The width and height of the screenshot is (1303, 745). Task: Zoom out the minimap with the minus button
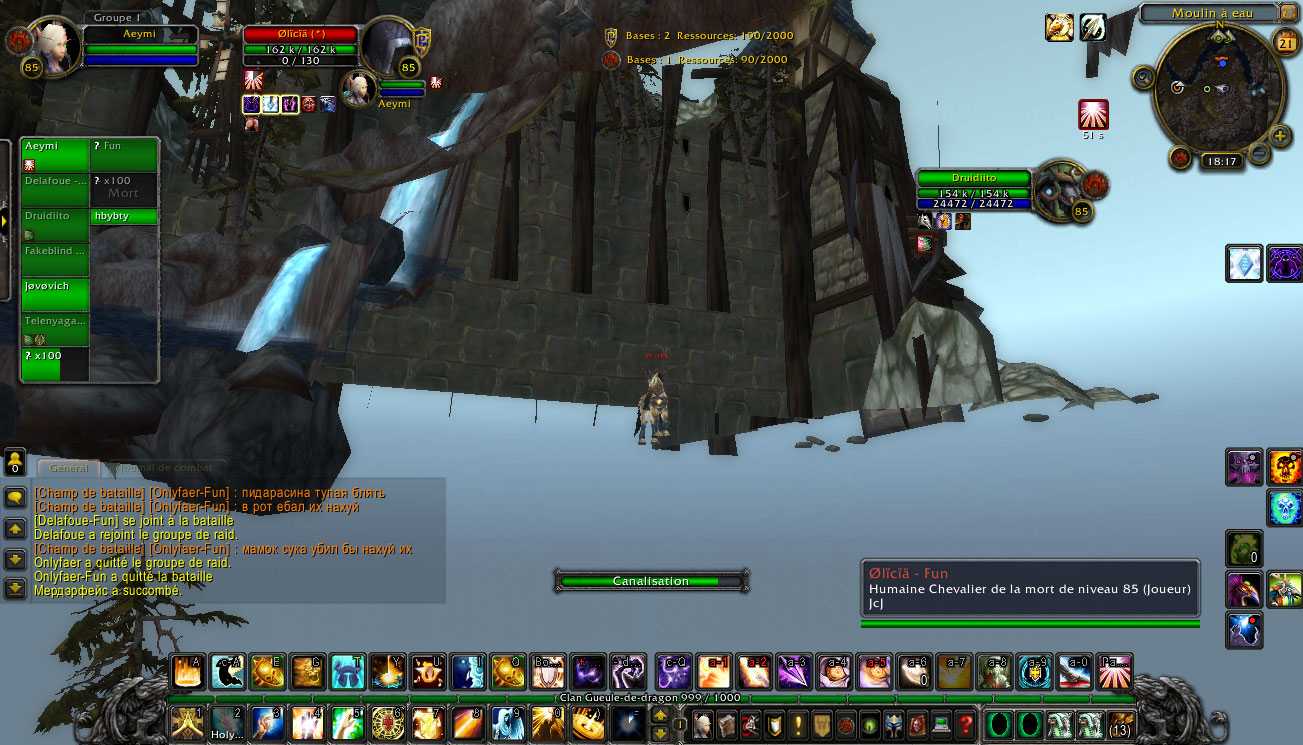tap(1259, 153)
